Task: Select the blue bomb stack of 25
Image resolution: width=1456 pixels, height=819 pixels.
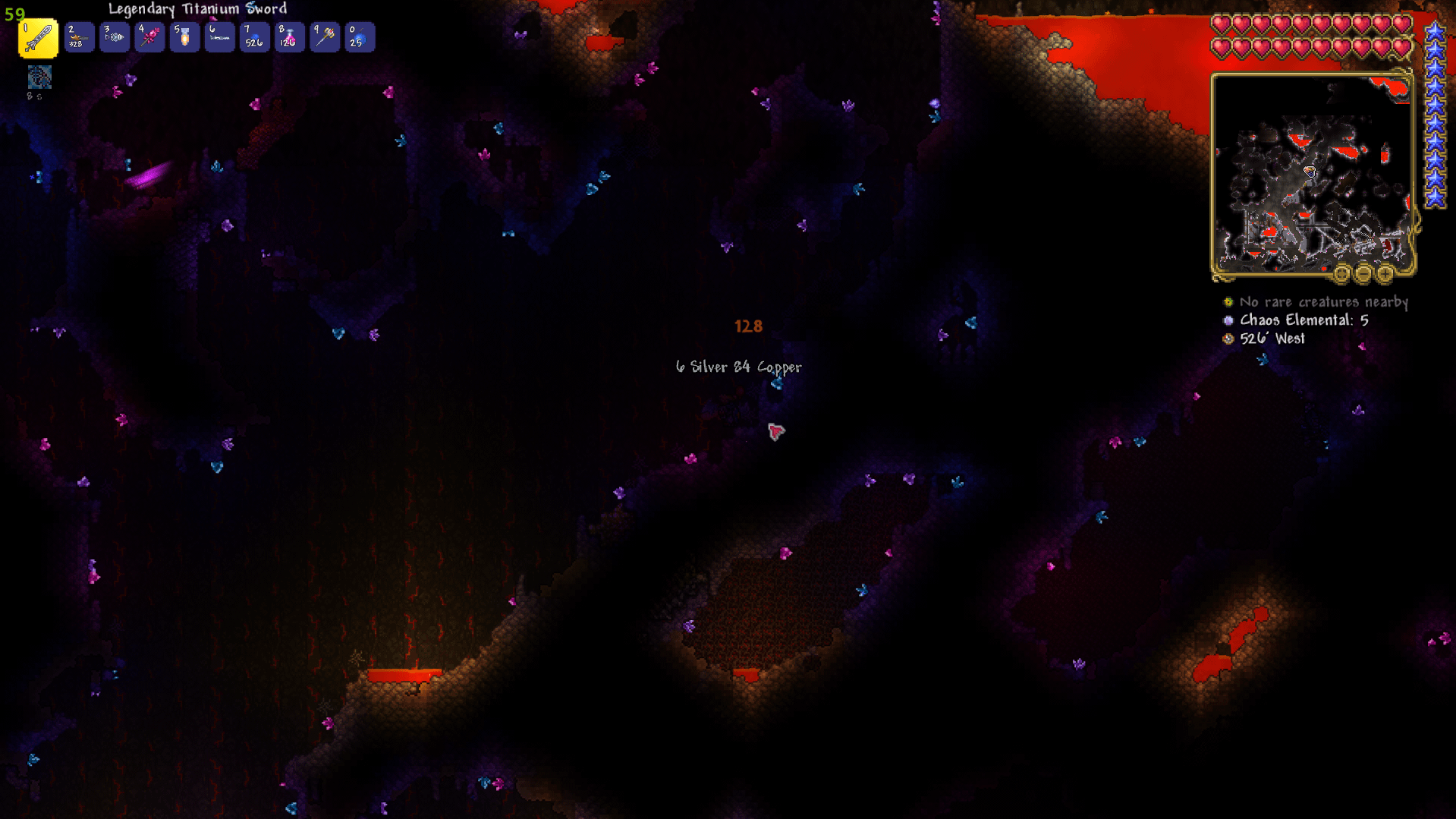Action: [x=360, y=38]
